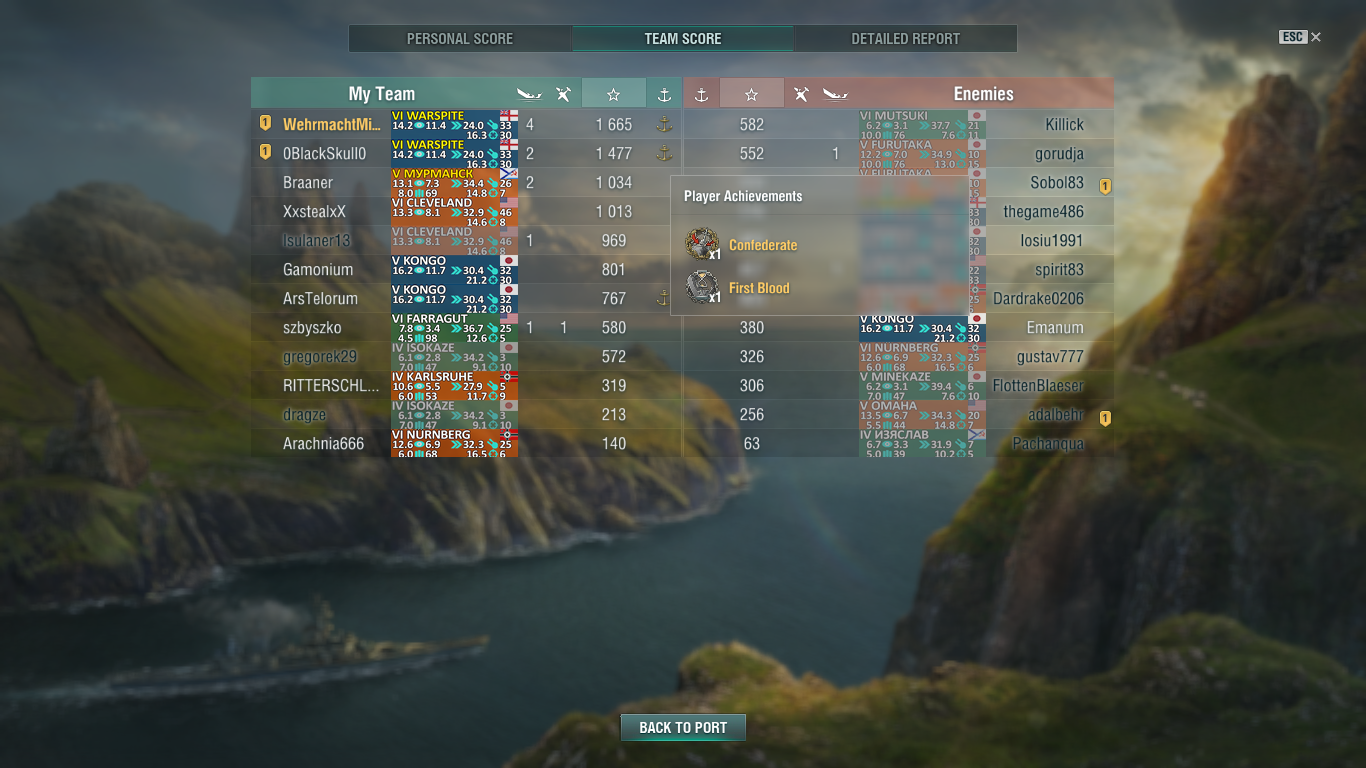Select enemy player gorudja
Screen dimensions: 1366x768
pos(1059,154)
